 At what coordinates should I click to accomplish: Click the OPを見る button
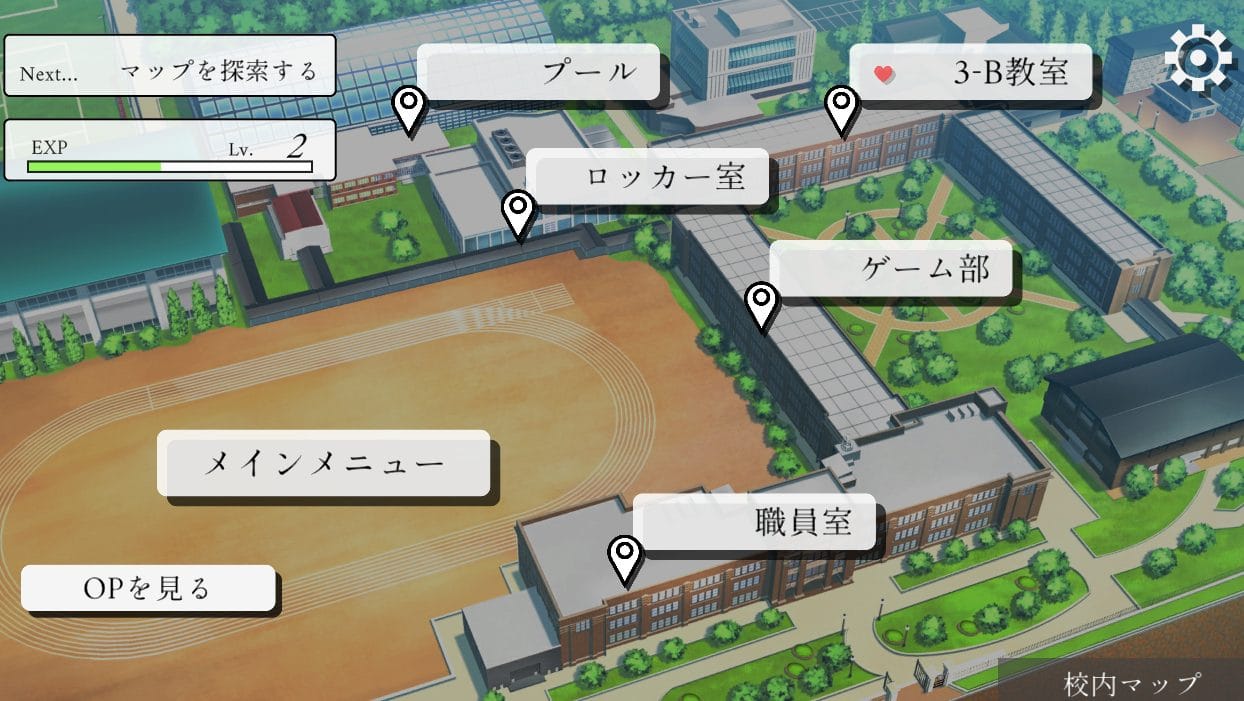(148, 588)
